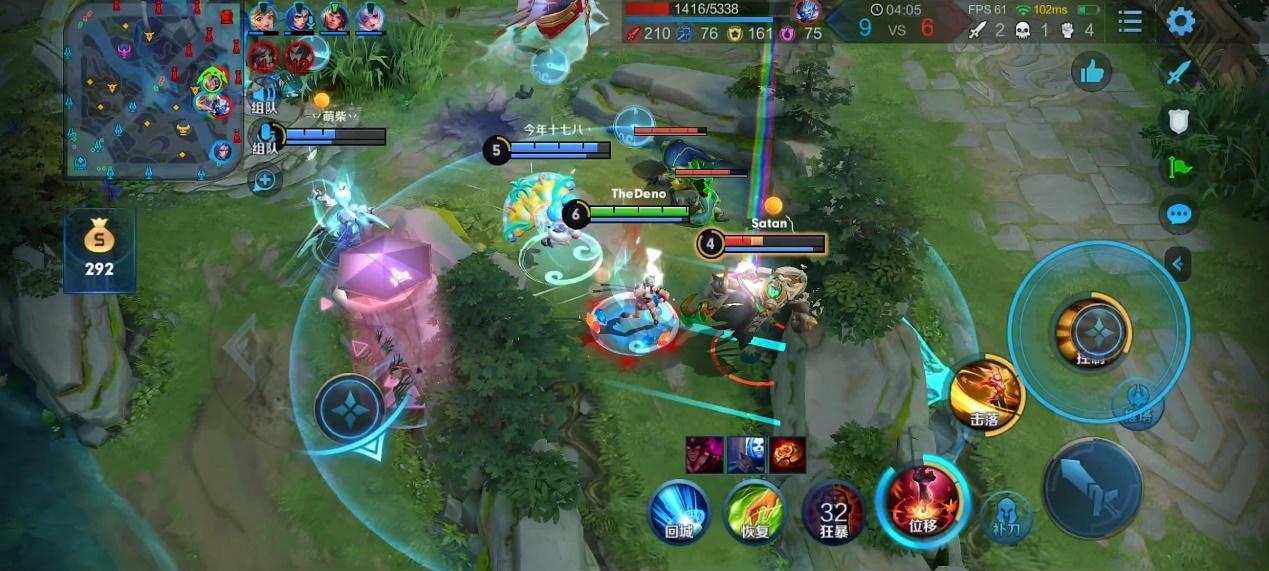This screenshot has height=571, width=1269.
Task: Cast the 击落 knock-down skill
Action: pos(986,395)
